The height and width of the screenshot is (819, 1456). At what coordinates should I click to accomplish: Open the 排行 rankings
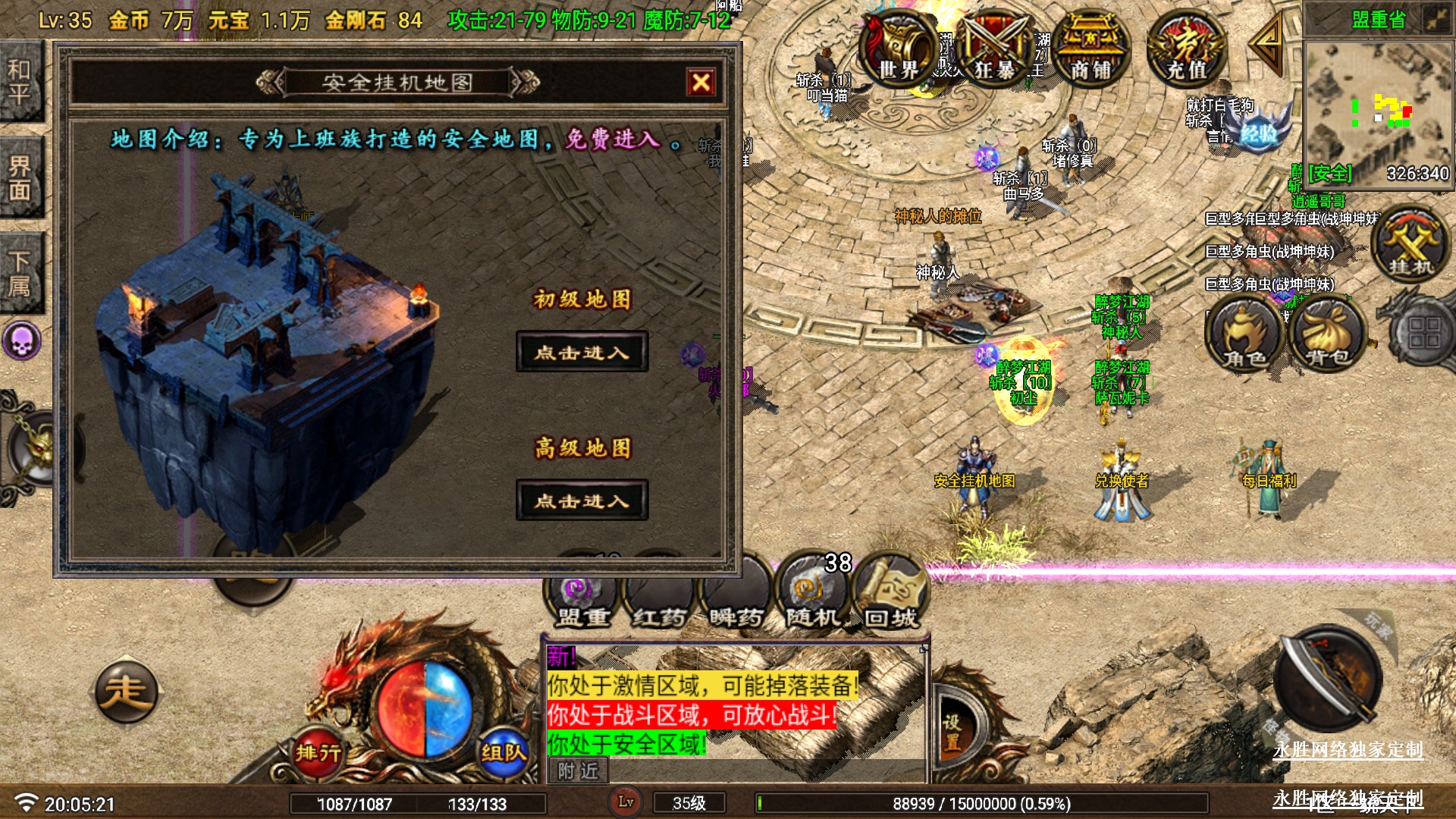click(318, 752)
